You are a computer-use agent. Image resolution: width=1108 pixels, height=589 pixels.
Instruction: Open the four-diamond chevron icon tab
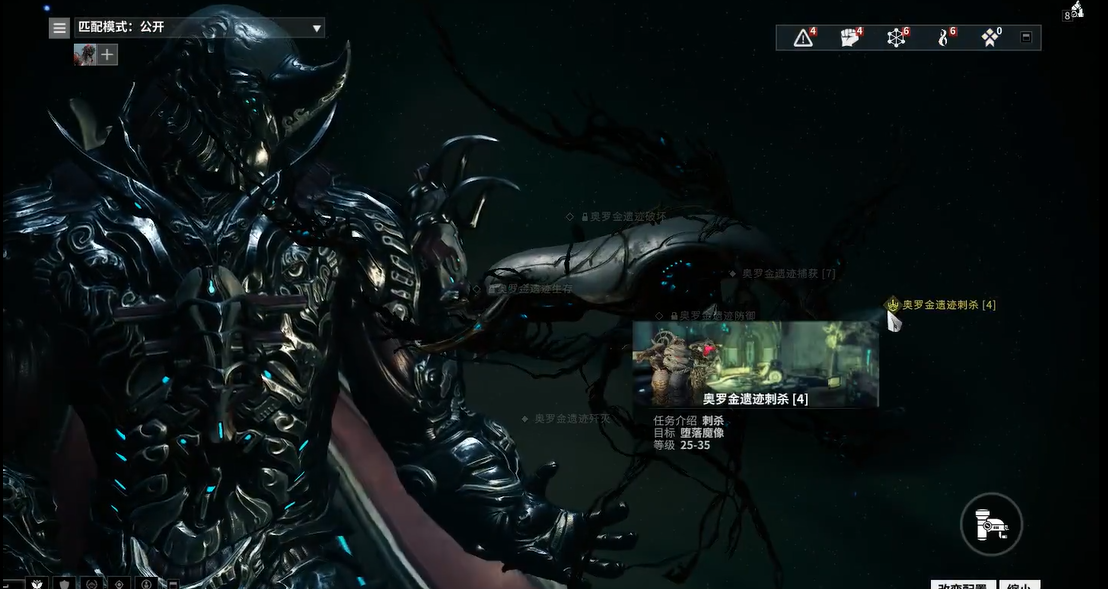[x=990, y=38]
